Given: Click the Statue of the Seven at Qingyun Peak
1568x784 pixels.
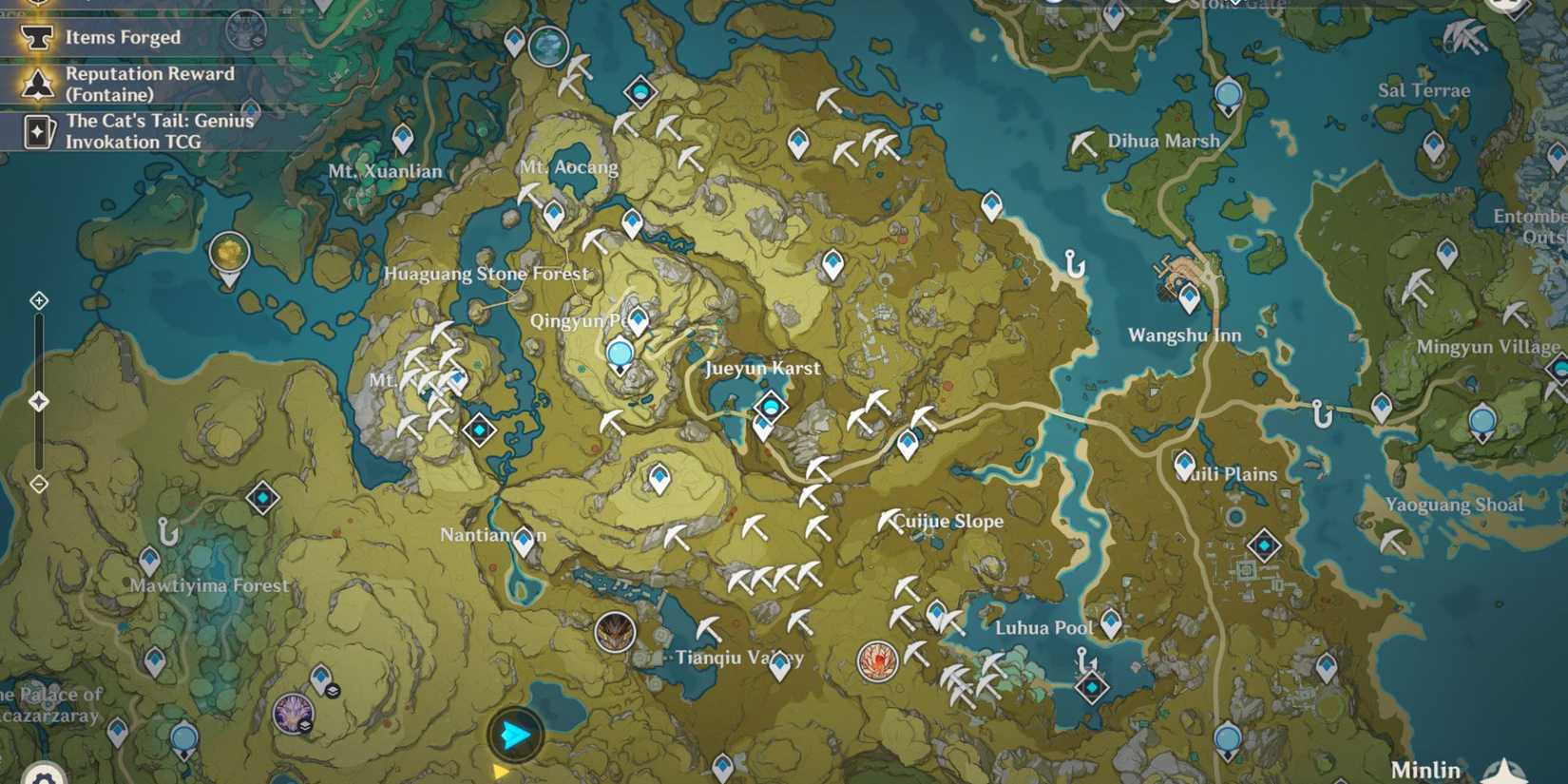Looking at the screenshot, I should coord(621,354).
